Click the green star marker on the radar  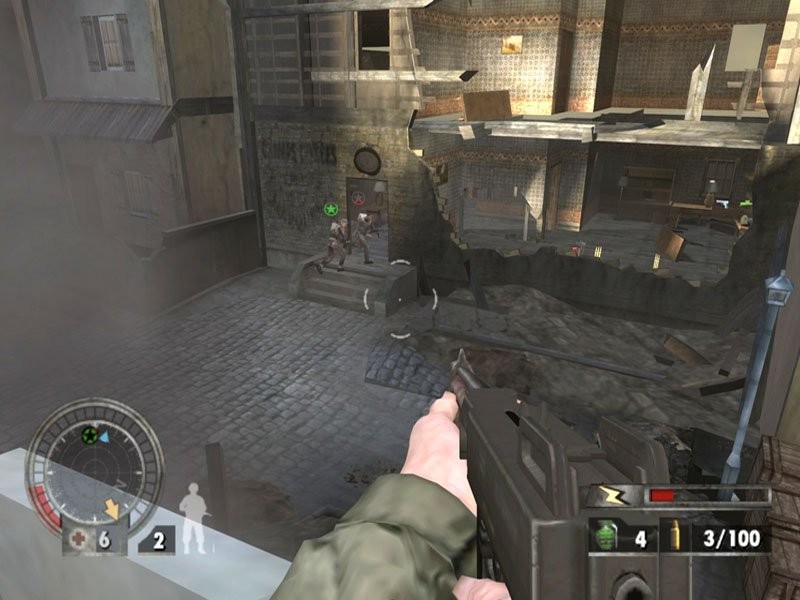(x=89, y=436)
